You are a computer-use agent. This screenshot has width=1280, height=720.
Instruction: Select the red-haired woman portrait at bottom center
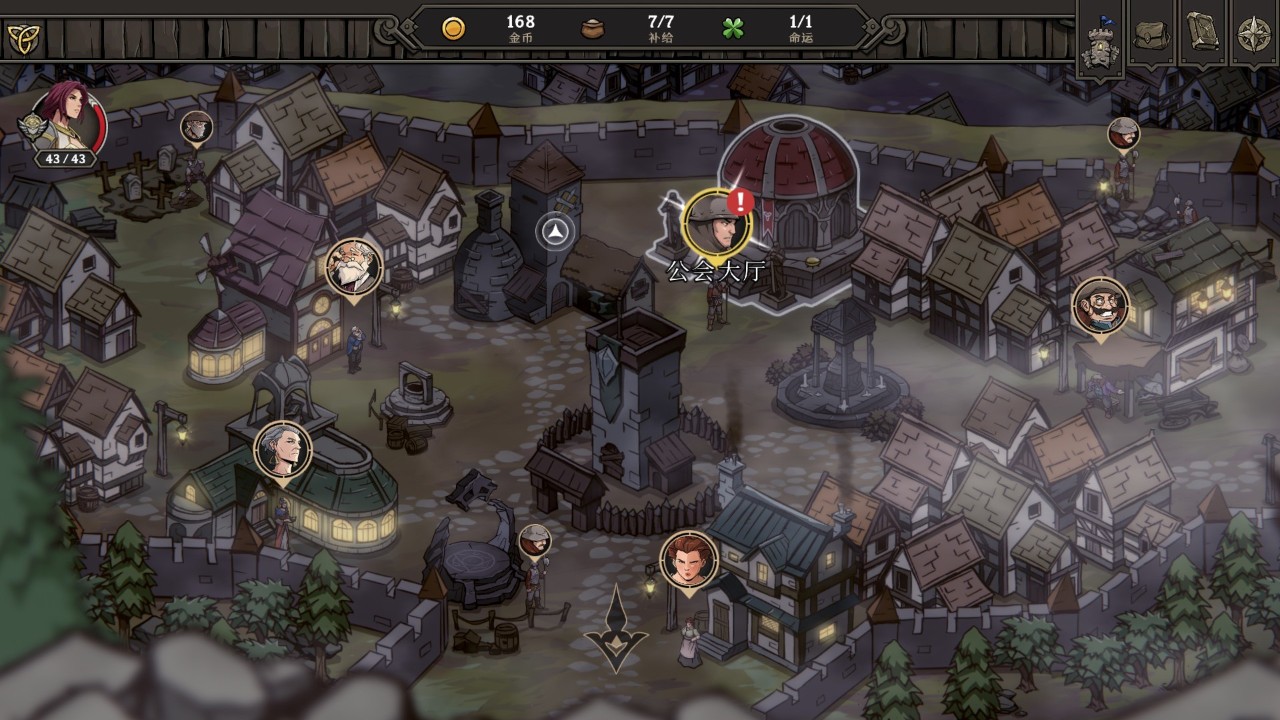tap(690, 560)
